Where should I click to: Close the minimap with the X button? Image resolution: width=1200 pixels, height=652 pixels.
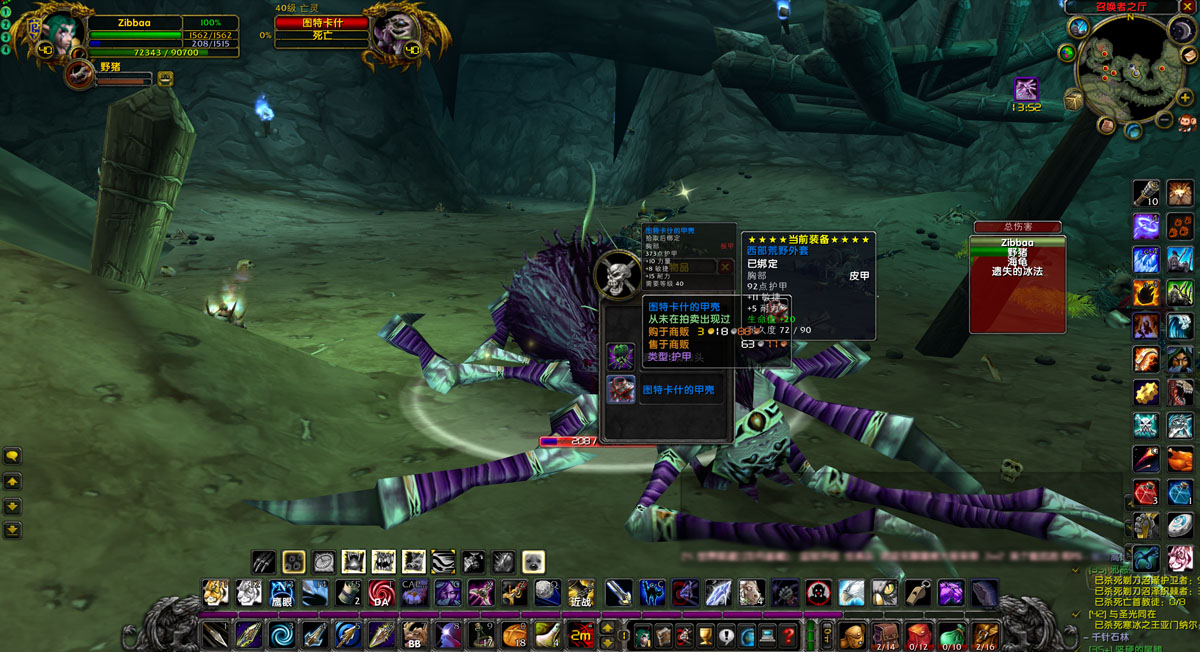[1186, 7]
